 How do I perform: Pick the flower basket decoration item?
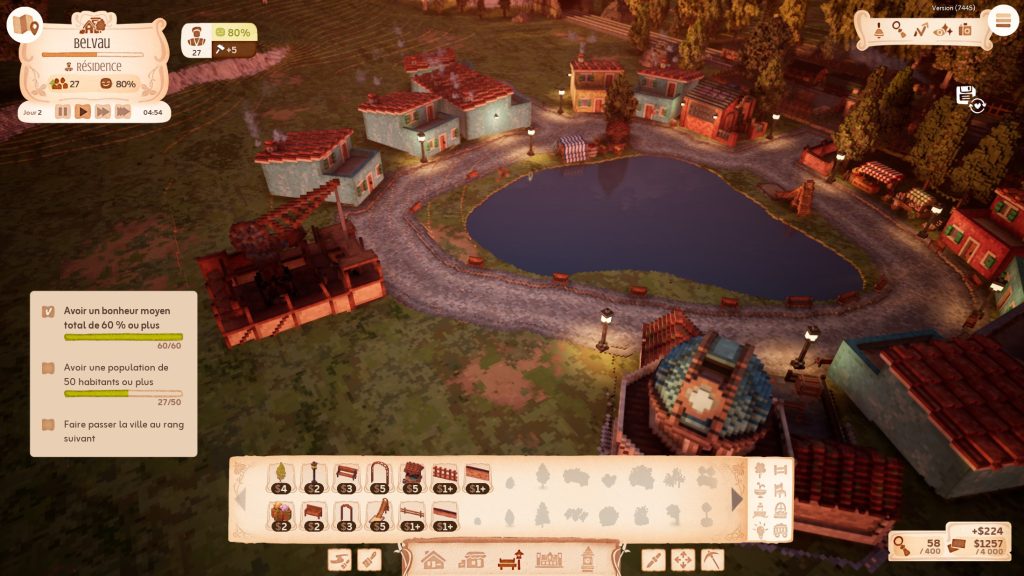[281, 515]
